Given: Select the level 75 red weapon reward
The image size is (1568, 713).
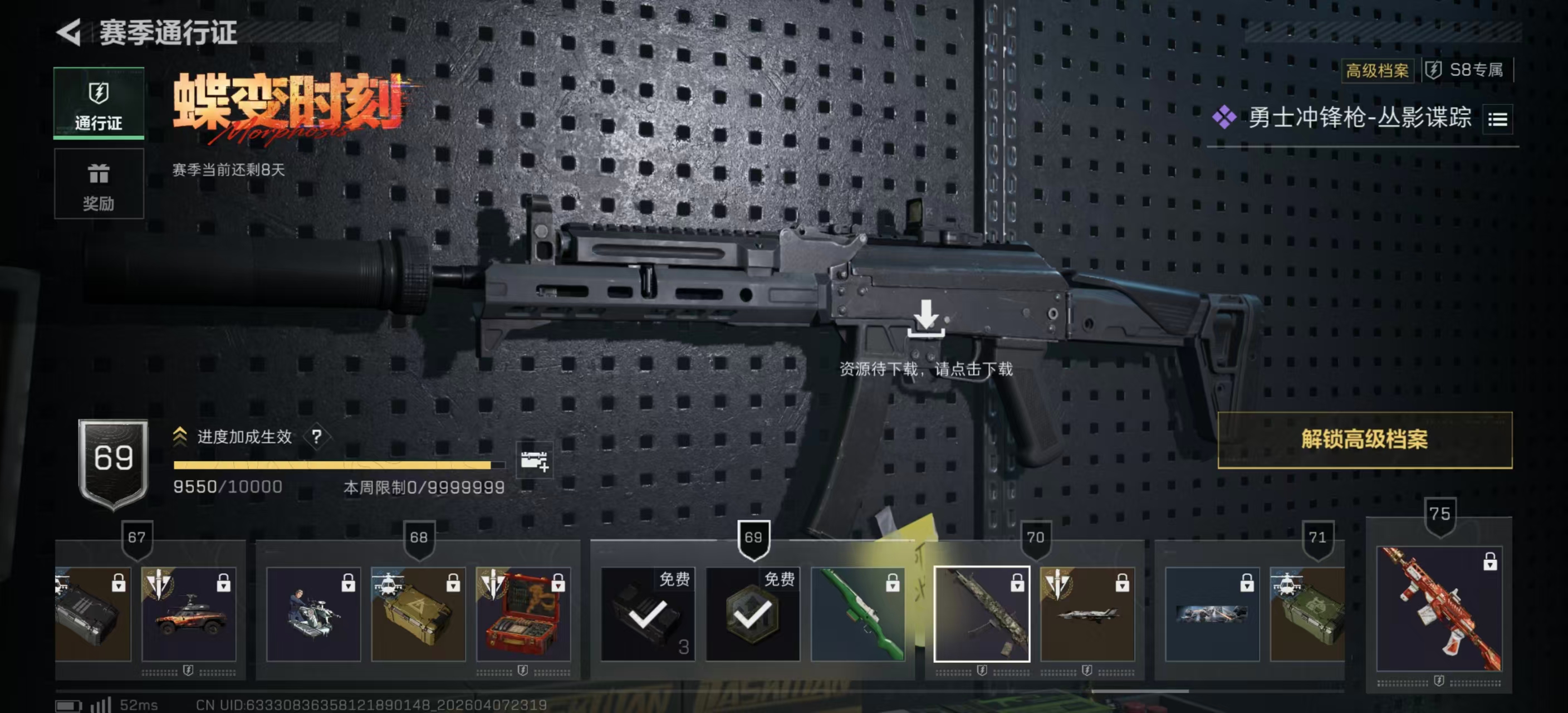Looking at the screenshot, I should point(1439,609).
